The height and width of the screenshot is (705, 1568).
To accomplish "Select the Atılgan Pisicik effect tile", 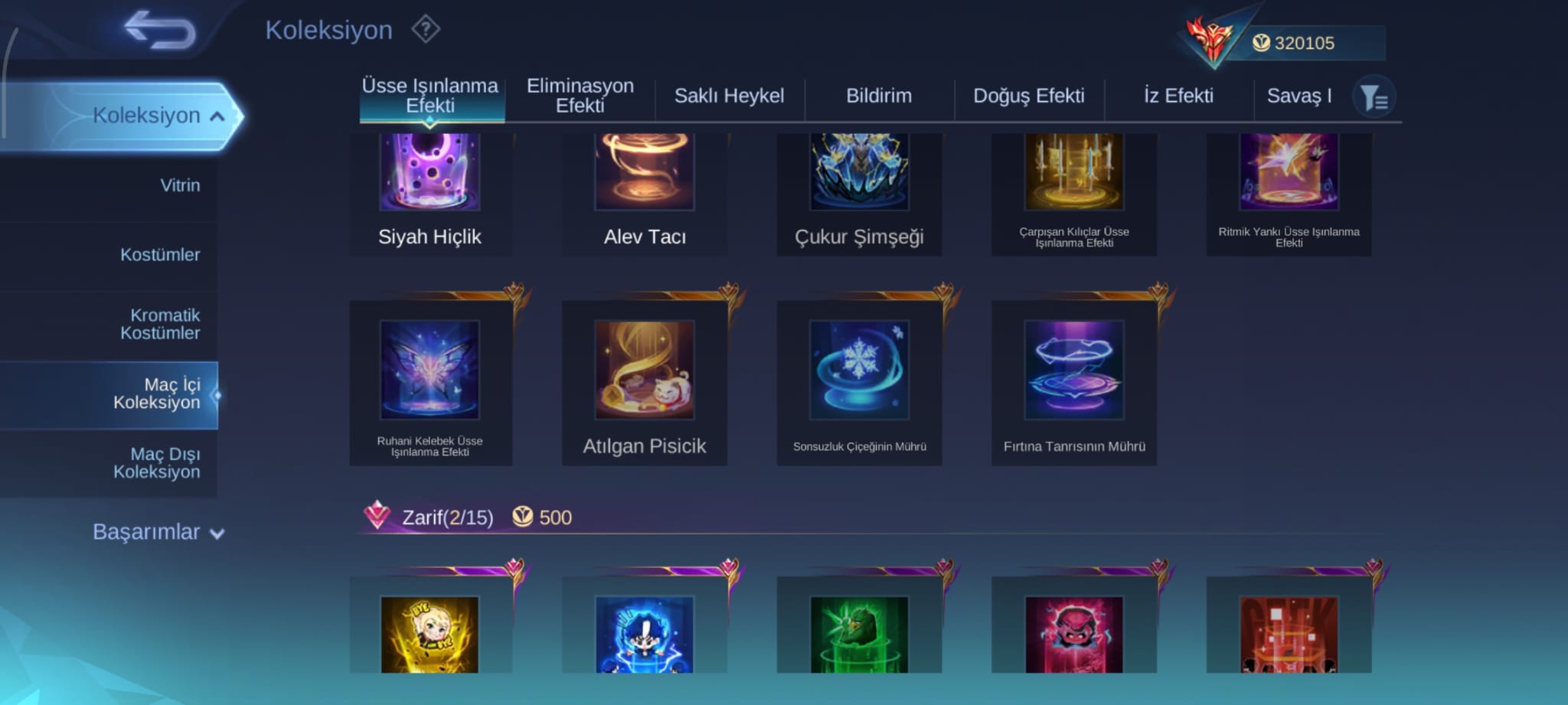I will [645, 383].
